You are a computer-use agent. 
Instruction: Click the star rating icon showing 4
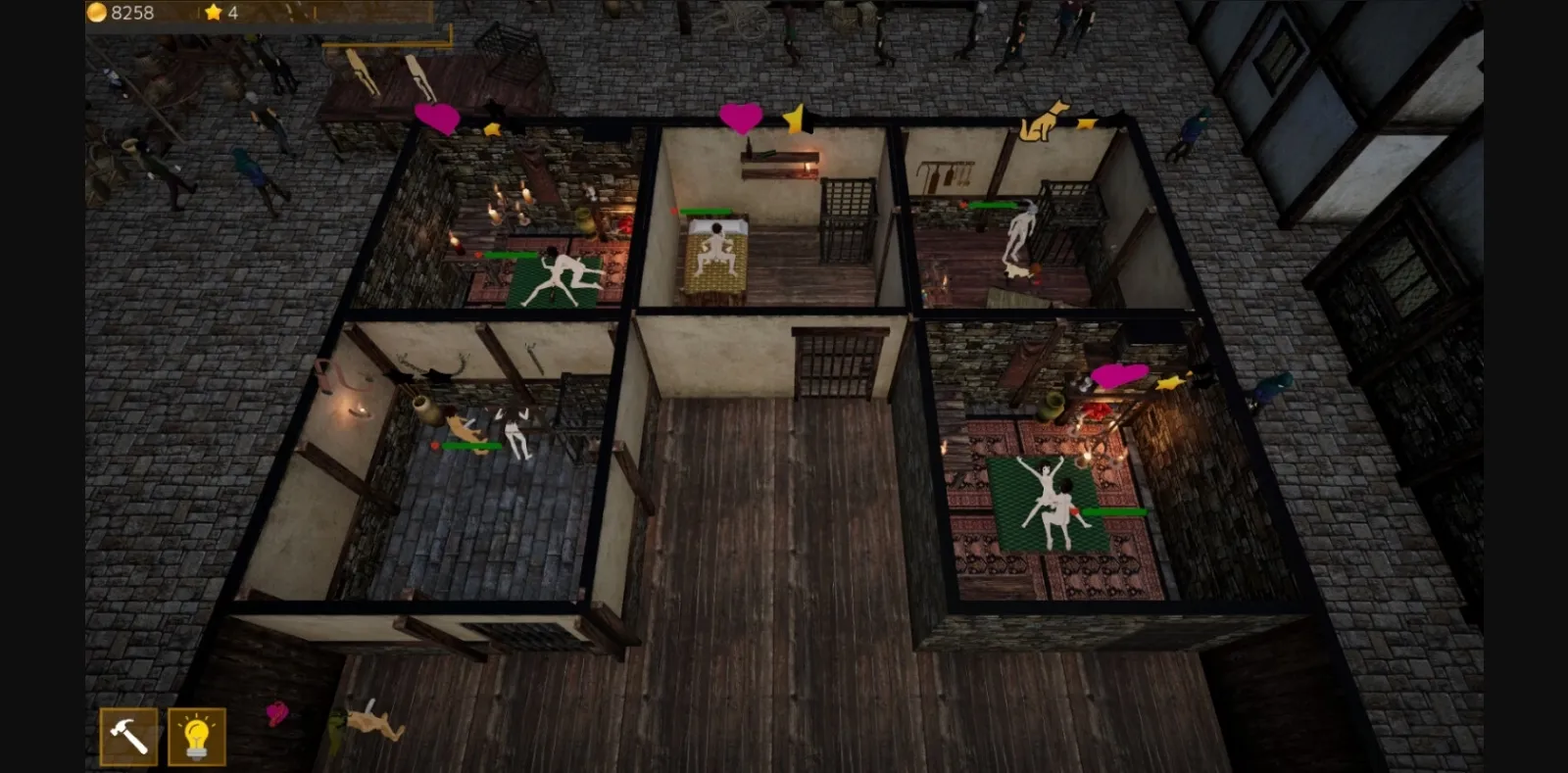[213, 12]
